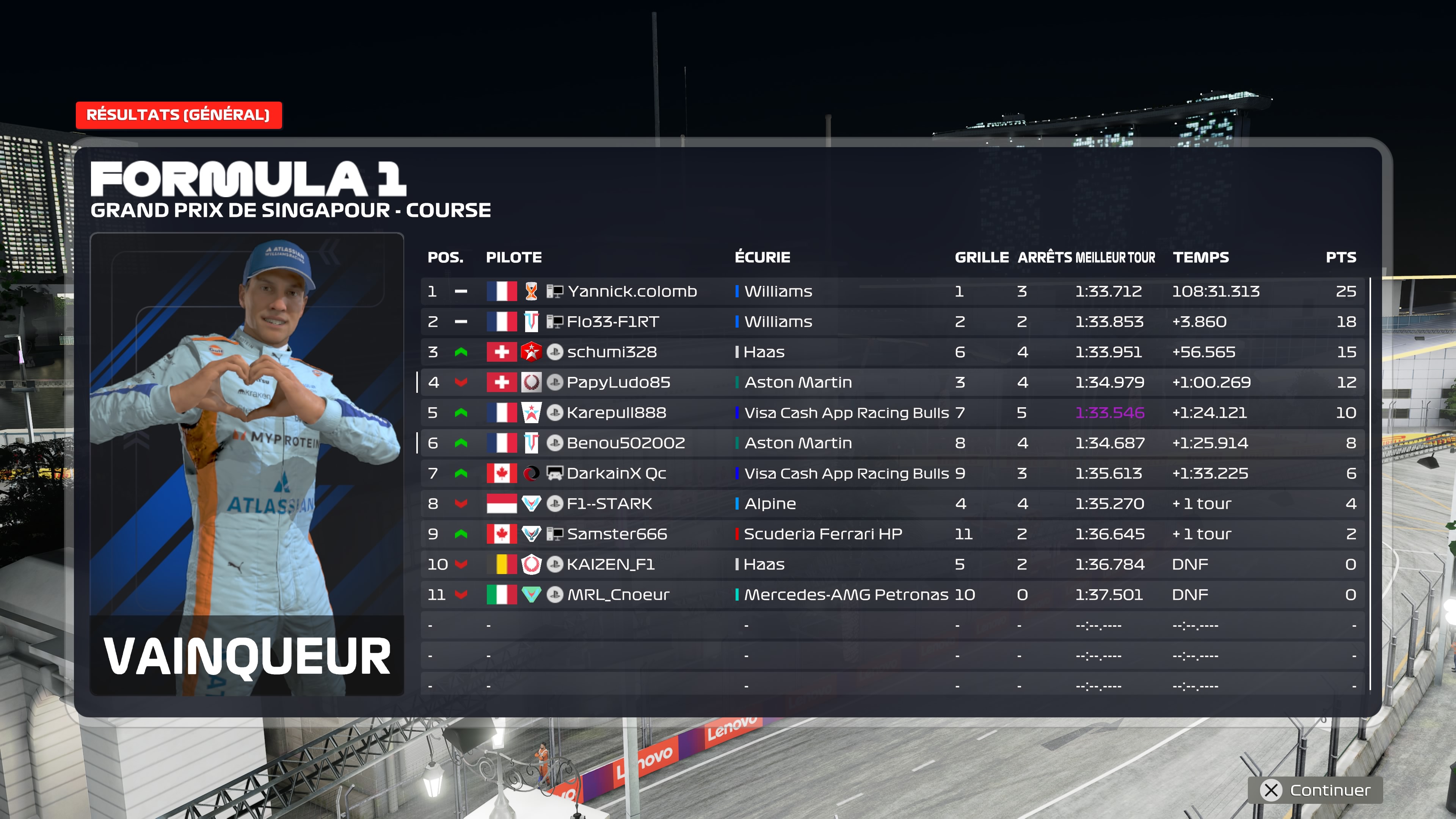Click the Résultats (Général) tab label

point(178,115)
